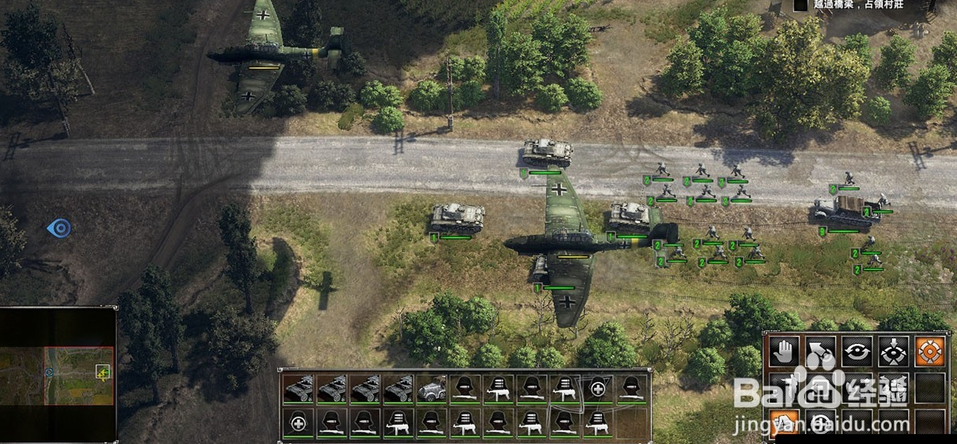Viewport: 957px width, 444px height.
Task: Click the minimap in the corner
Action: point(58,374)
